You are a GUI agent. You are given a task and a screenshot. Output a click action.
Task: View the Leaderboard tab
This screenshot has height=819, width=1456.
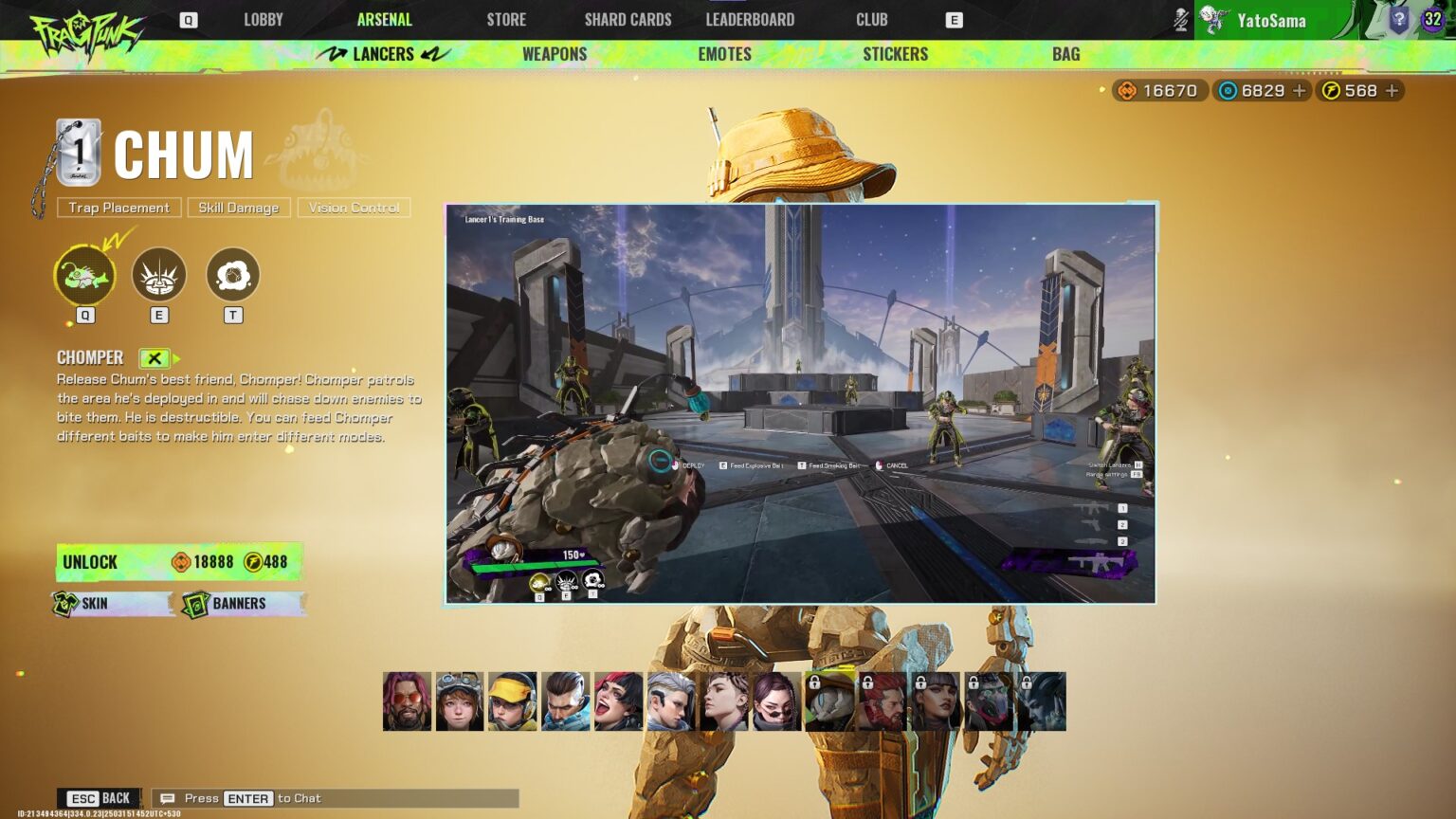coord(750,19)
